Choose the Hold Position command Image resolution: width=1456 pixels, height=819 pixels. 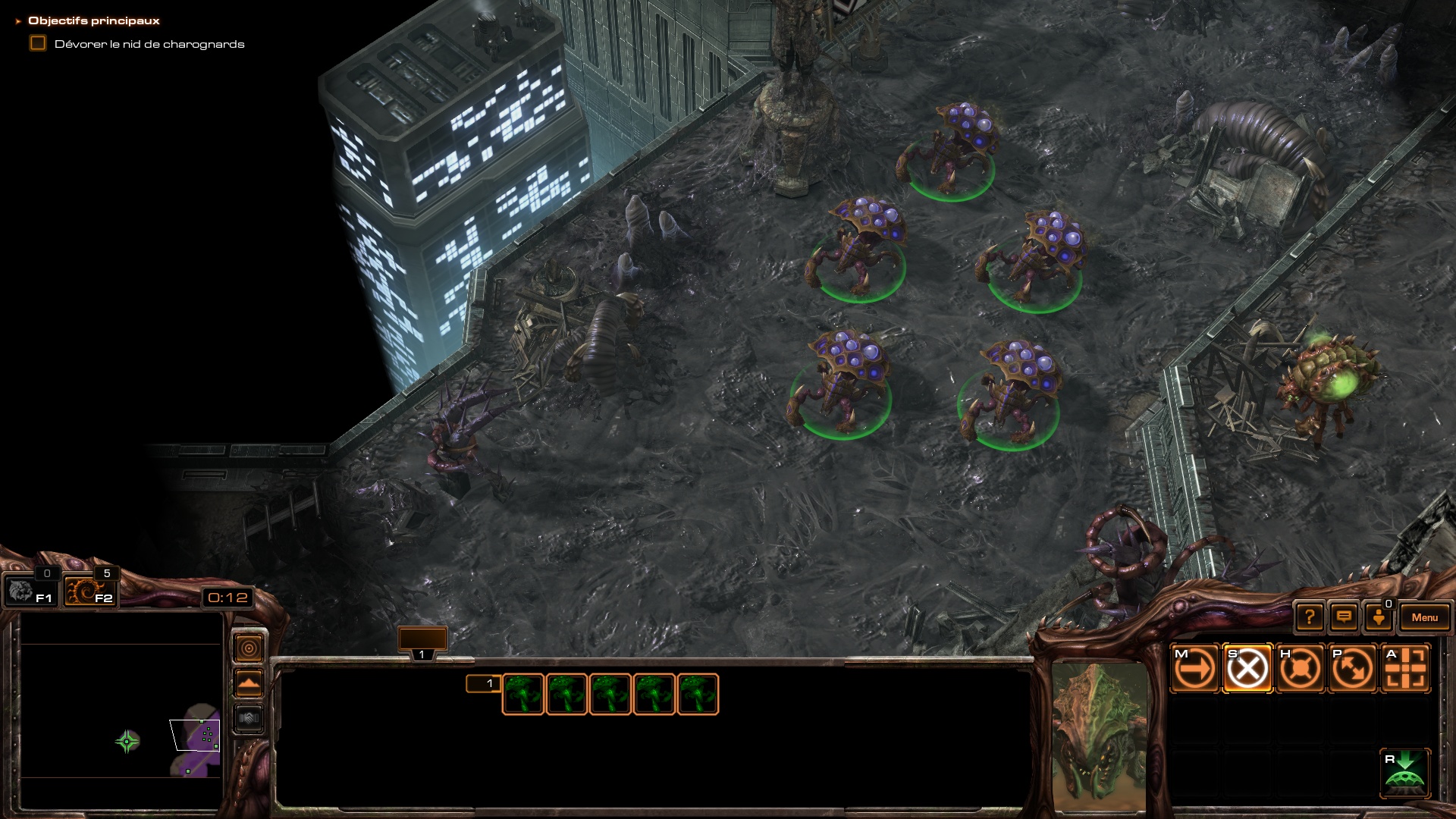tap(1300, 669)
